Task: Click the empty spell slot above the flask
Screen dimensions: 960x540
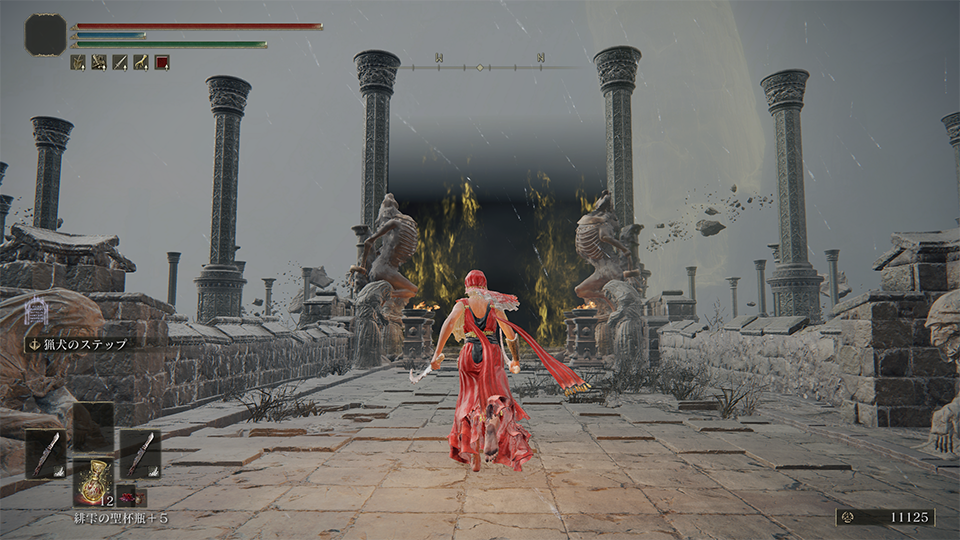Action: pos(93,427)
